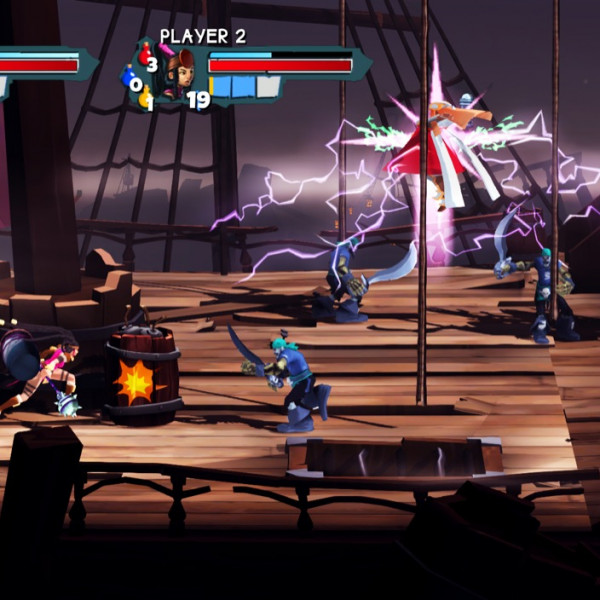Click the Player 2 character portrait

[180, 73]
